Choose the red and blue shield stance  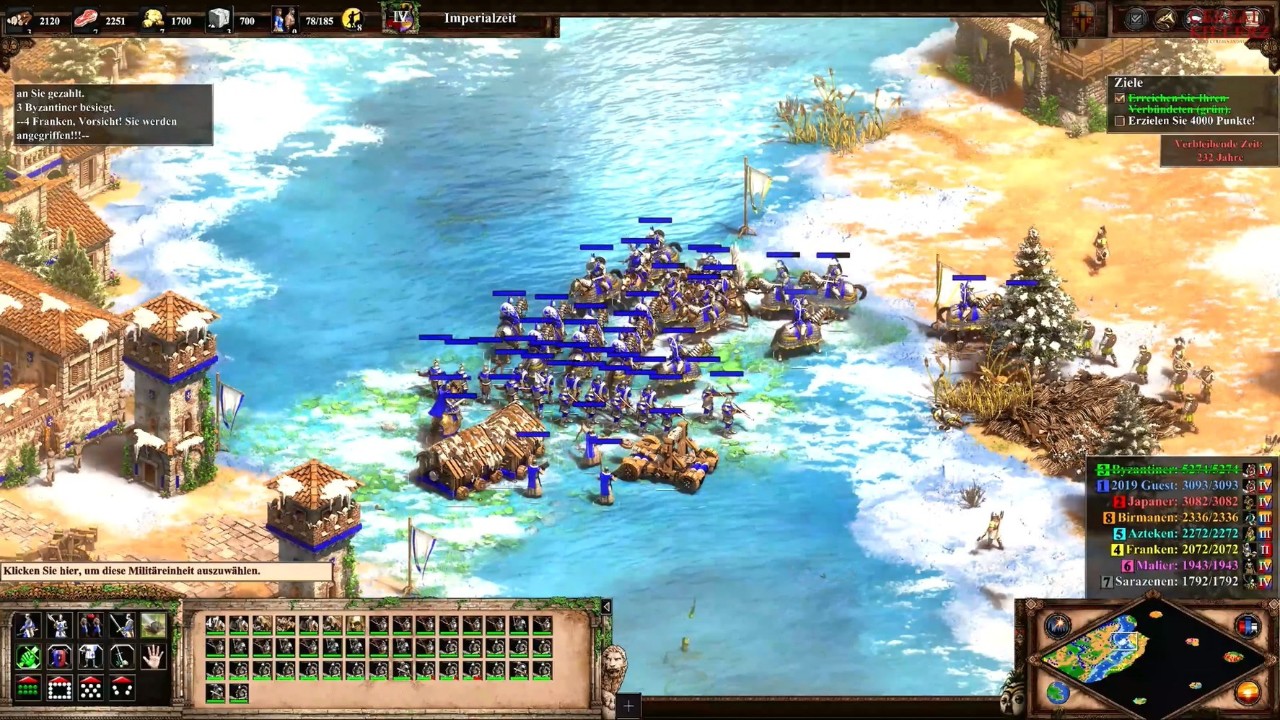[x=59, y=657]
